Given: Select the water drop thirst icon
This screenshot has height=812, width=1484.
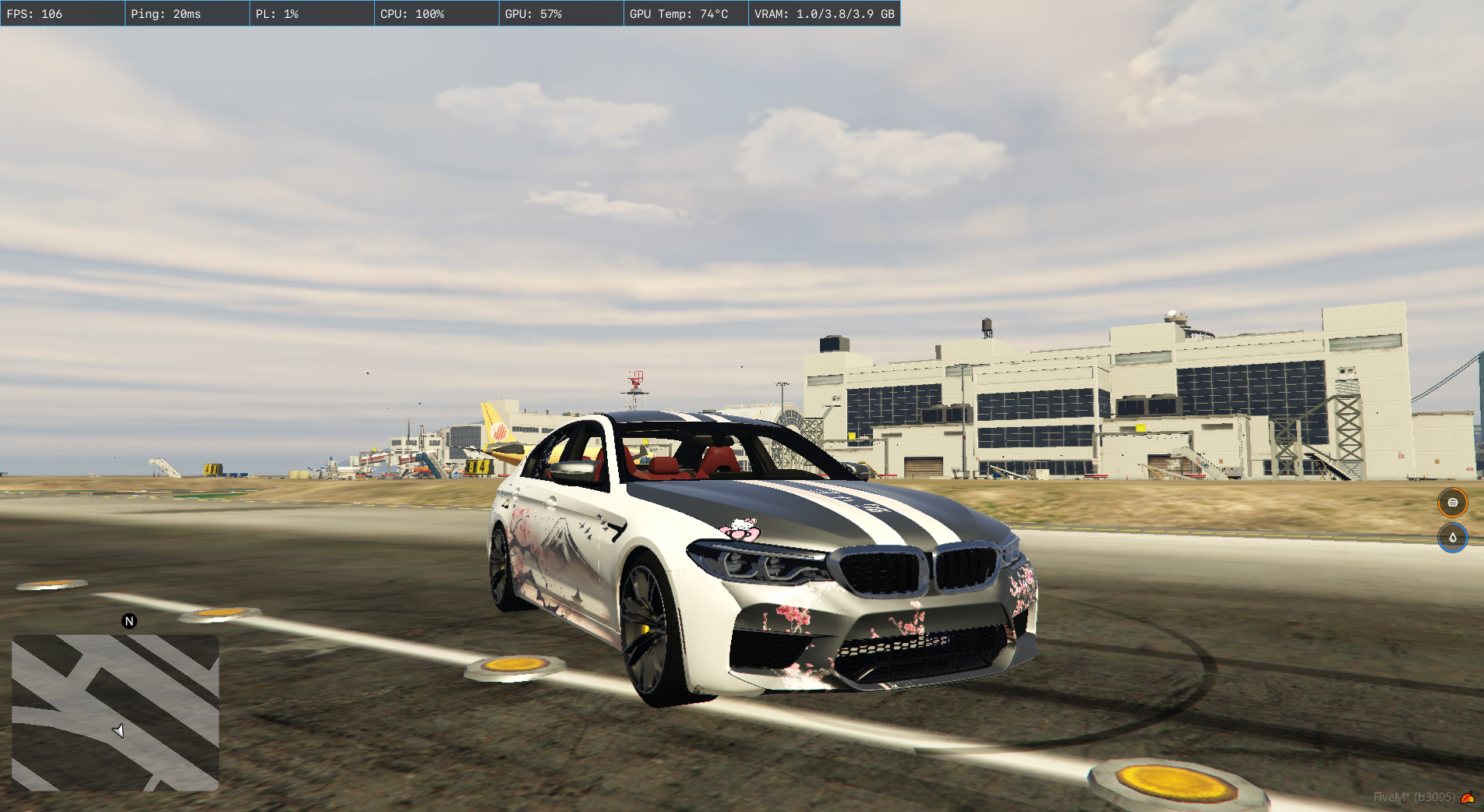Looking at the screenshot, I should [x=1452, y=538].
